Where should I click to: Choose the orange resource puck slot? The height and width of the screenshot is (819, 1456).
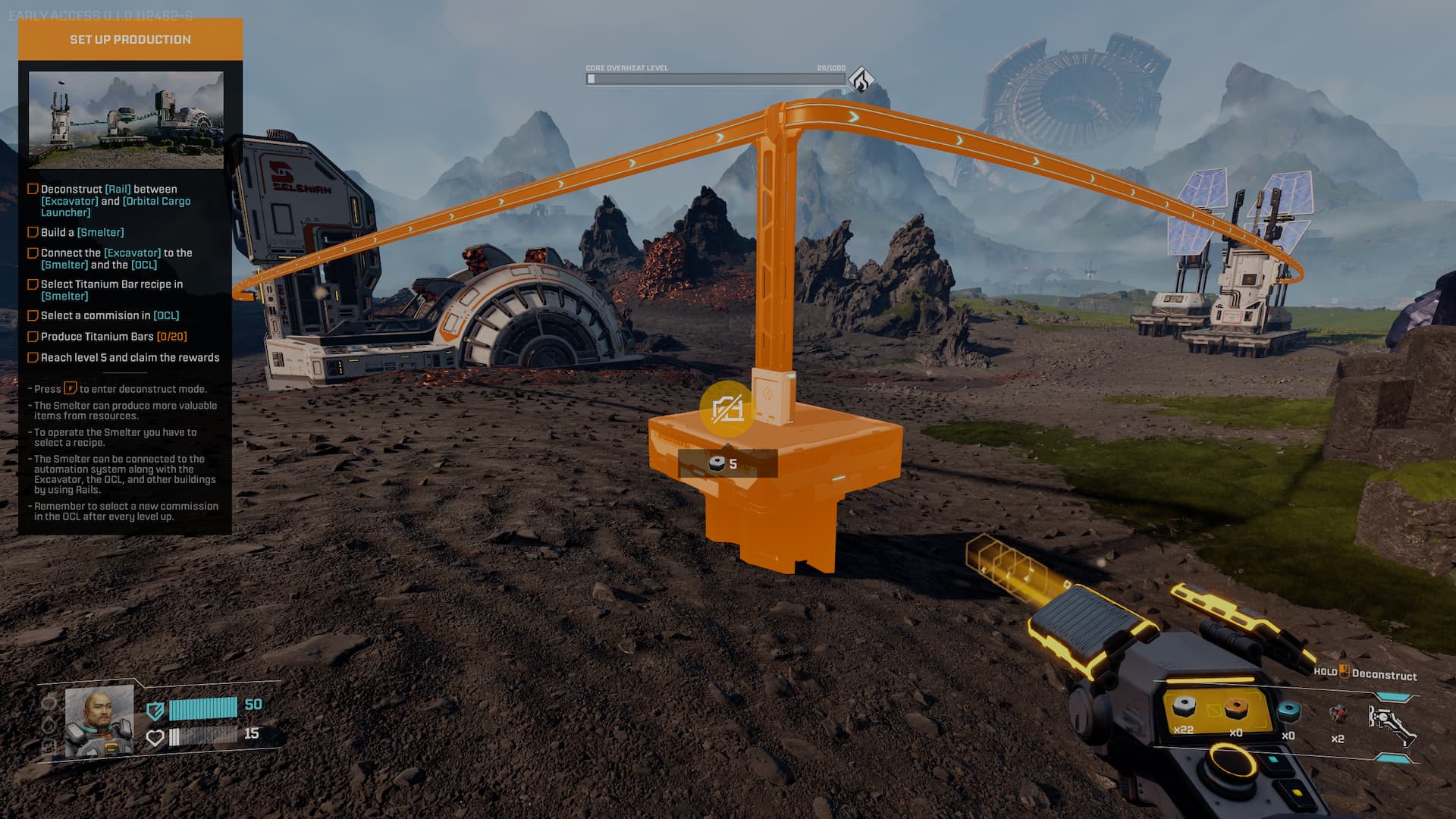point(1236,708)
